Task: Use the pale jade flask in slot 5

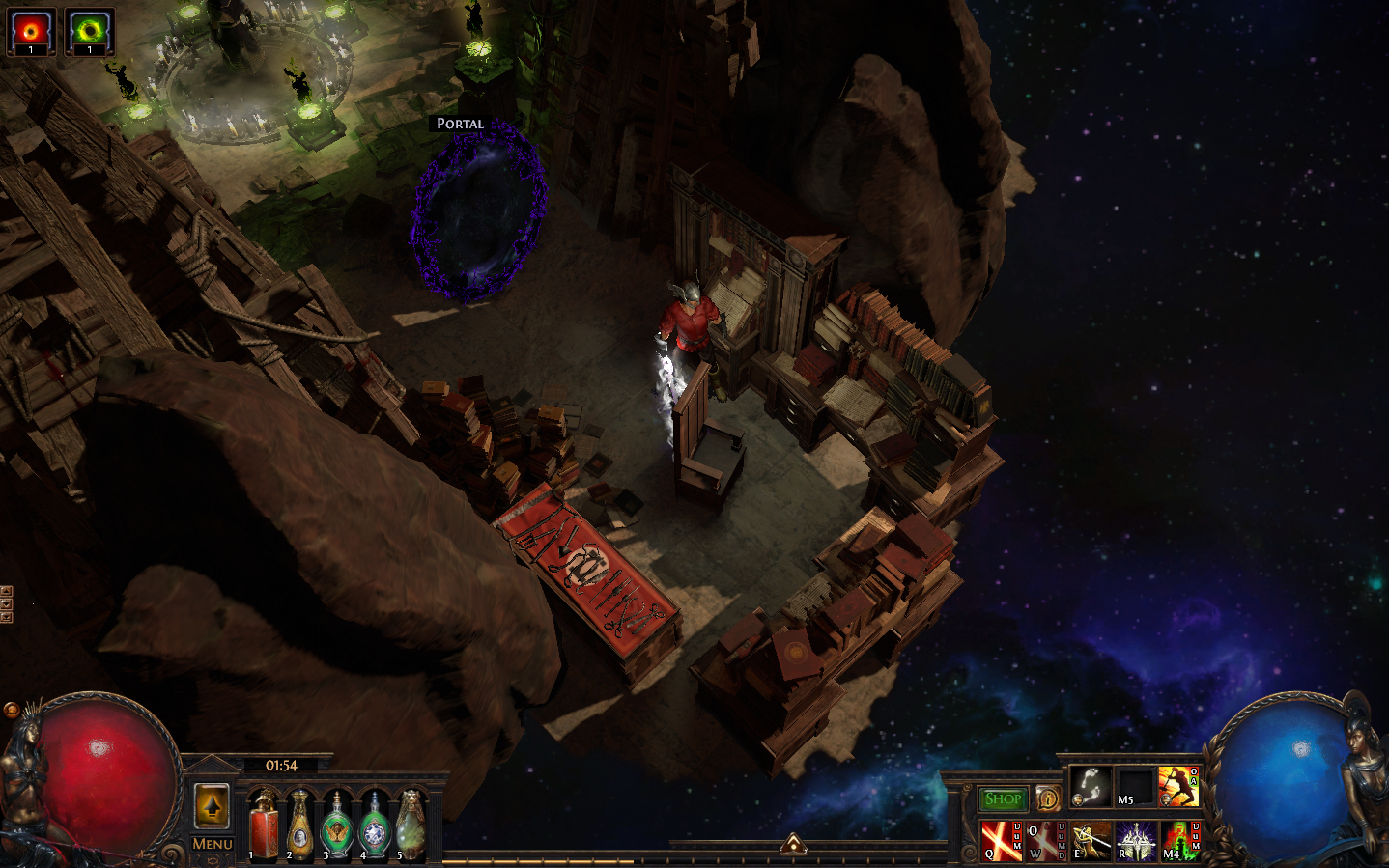Action: click(x=411, y=826)
